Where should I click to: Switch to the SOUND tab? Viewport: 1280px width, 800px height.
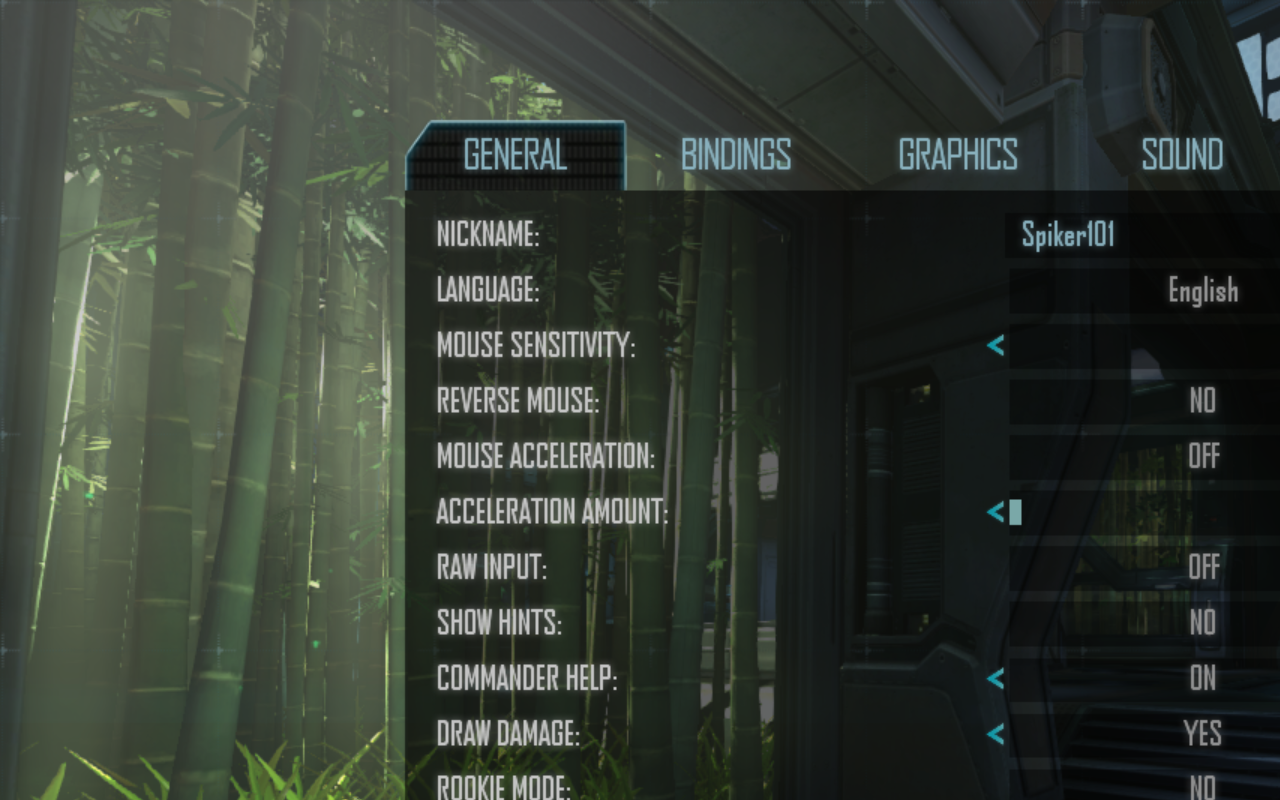pos(1182,155)
